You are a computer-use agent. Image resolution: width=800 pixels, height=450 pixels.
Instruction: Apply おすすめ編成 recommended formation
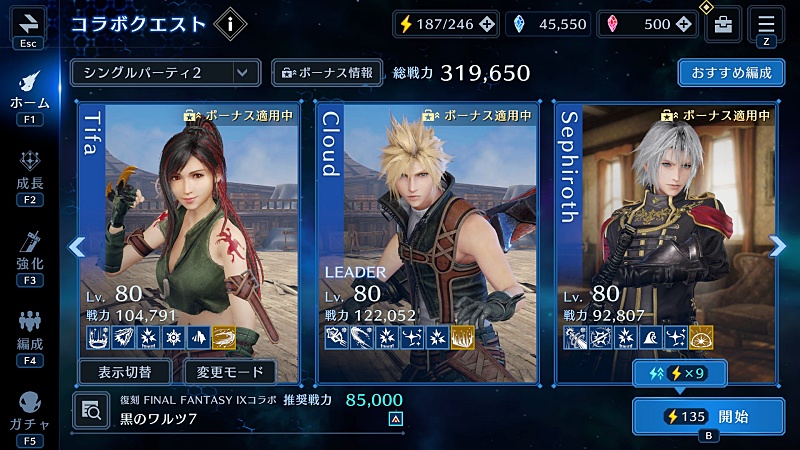(x=731, y=73)
